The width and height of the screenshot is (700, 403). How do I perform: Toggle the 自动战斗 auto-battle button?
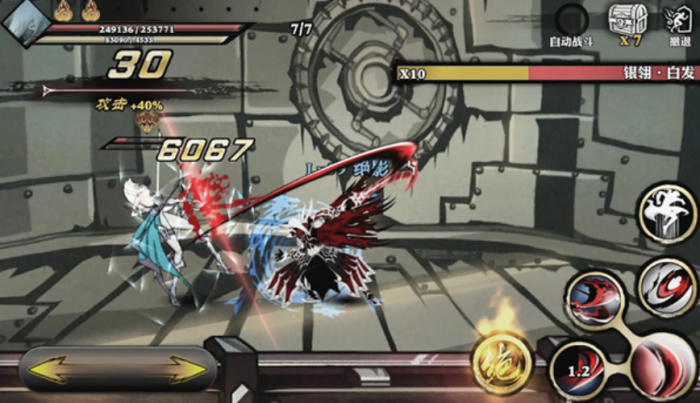click(573, 21)
